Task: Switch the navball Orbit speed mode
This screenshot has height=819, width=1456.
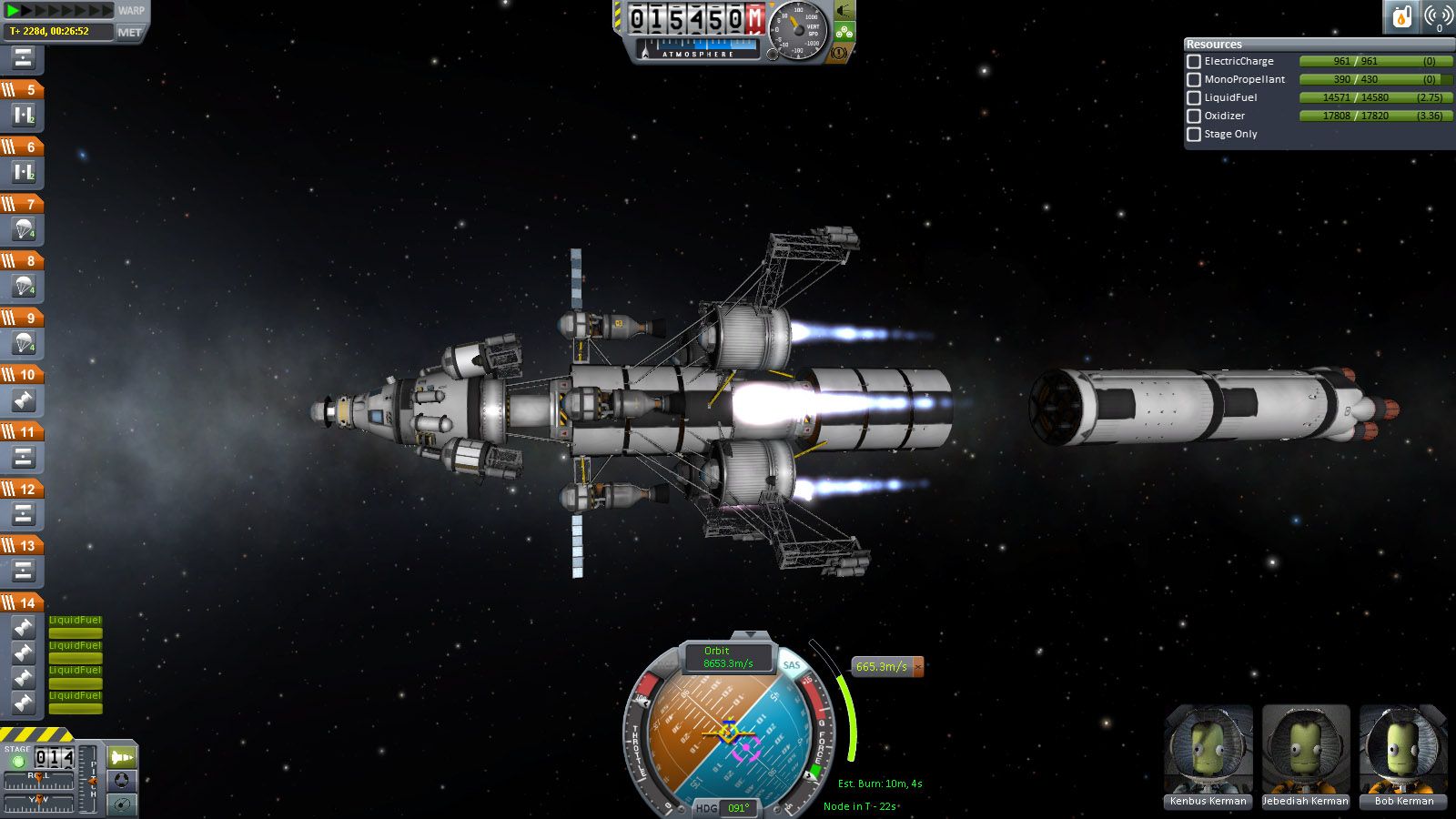Action: [x=727, y=657]
